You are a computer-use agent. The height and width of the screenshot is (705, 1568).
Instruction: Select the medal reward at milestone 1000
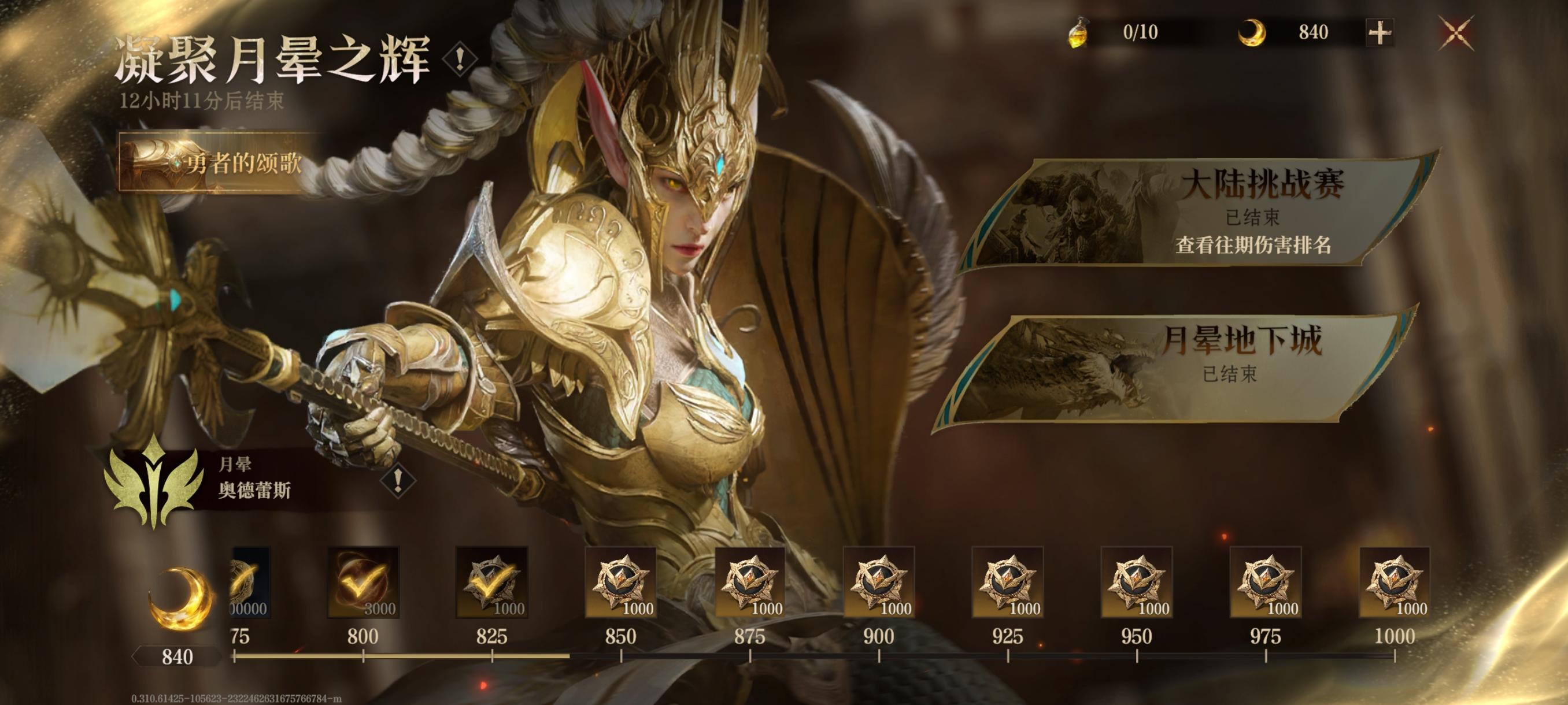pyautogui.click(x=1395, y=582)
